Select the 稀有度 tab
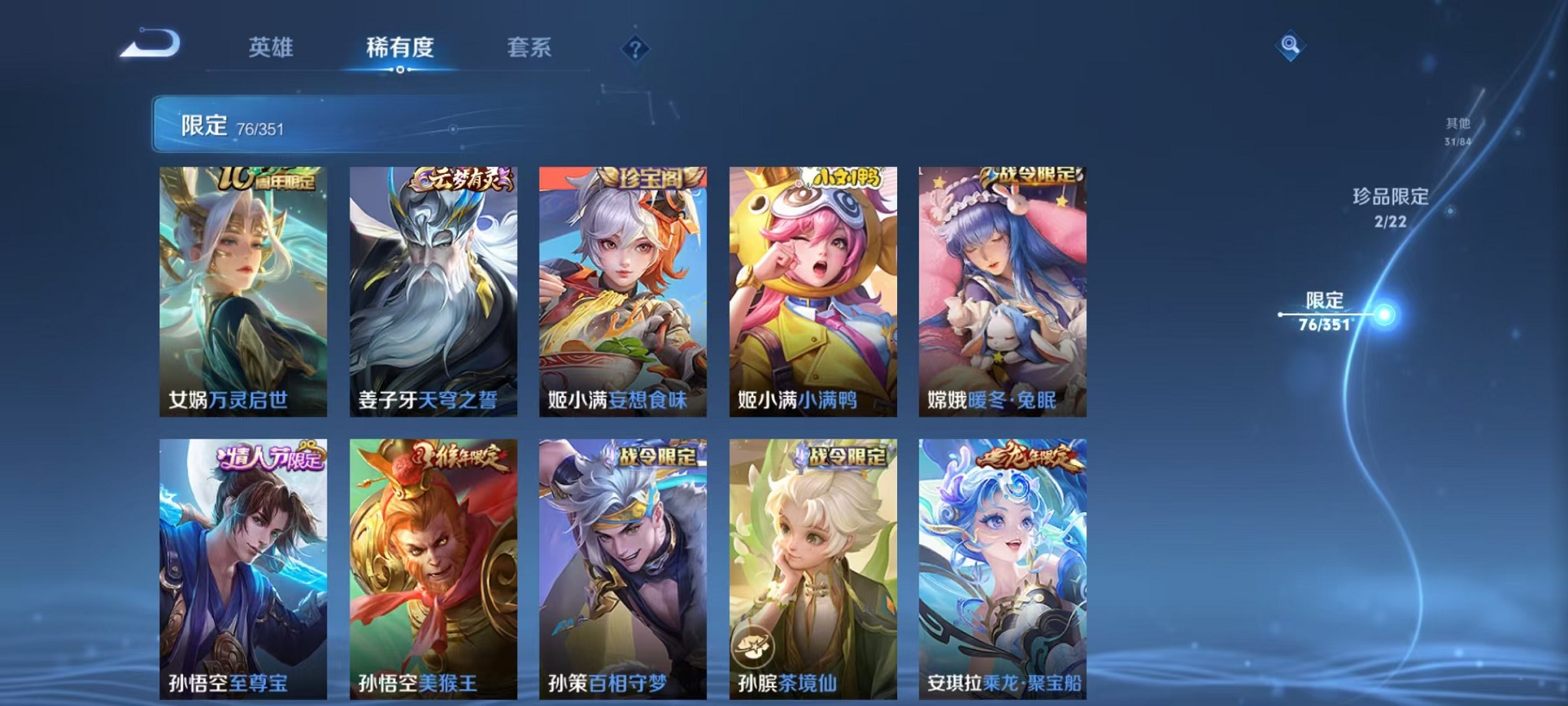This screenshot has height=706, width=1568. point(400,47)
